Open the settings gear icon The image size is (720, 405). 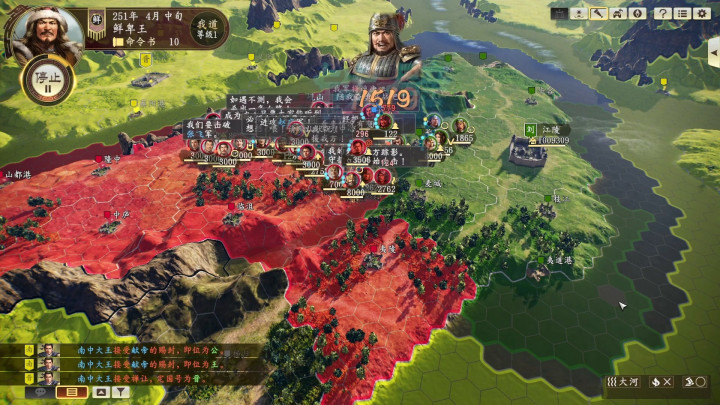pyautogui.click(x=701, y=13)
